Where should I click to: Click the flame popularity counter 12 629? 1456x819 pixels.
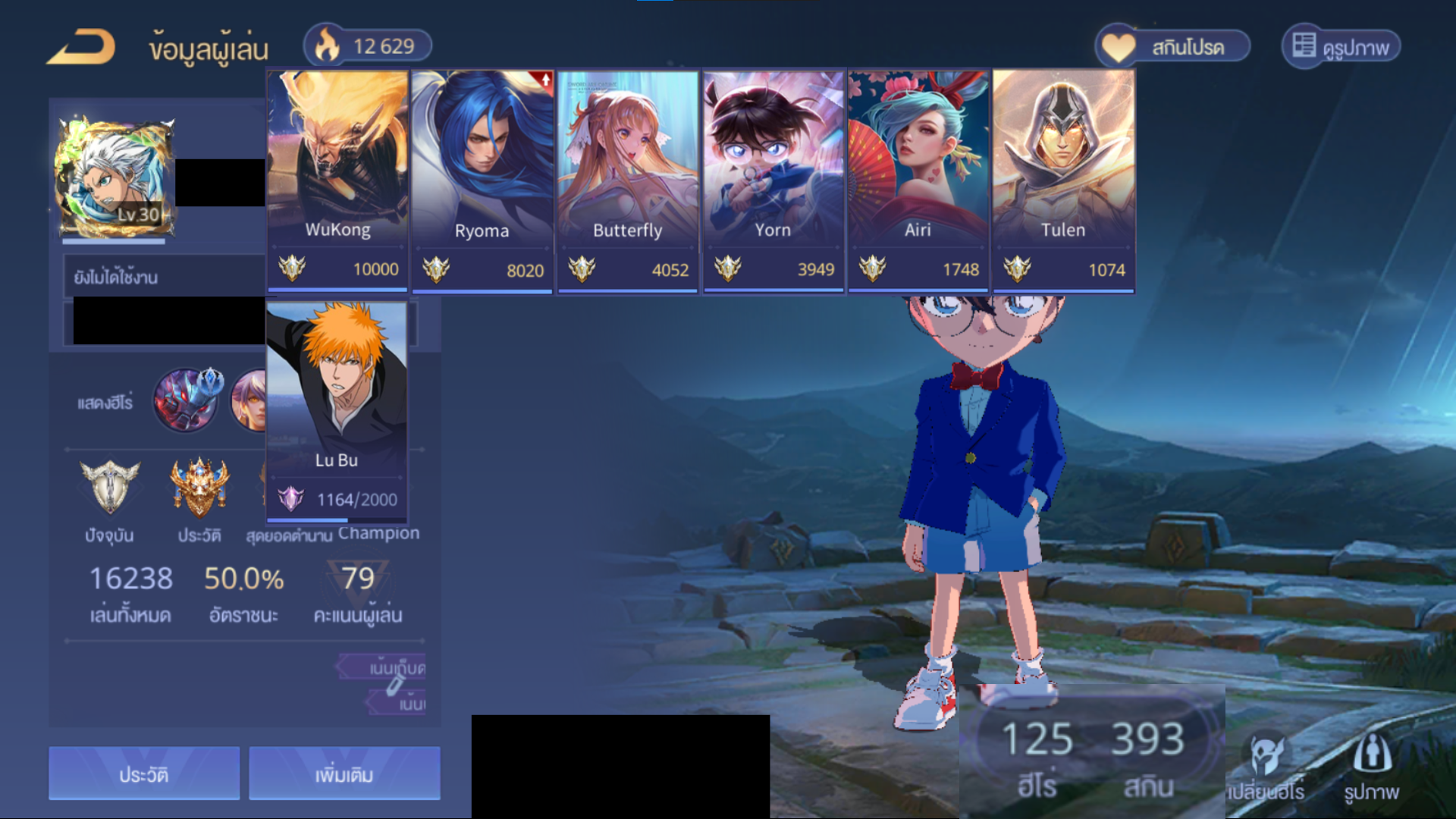coord(368,46)
